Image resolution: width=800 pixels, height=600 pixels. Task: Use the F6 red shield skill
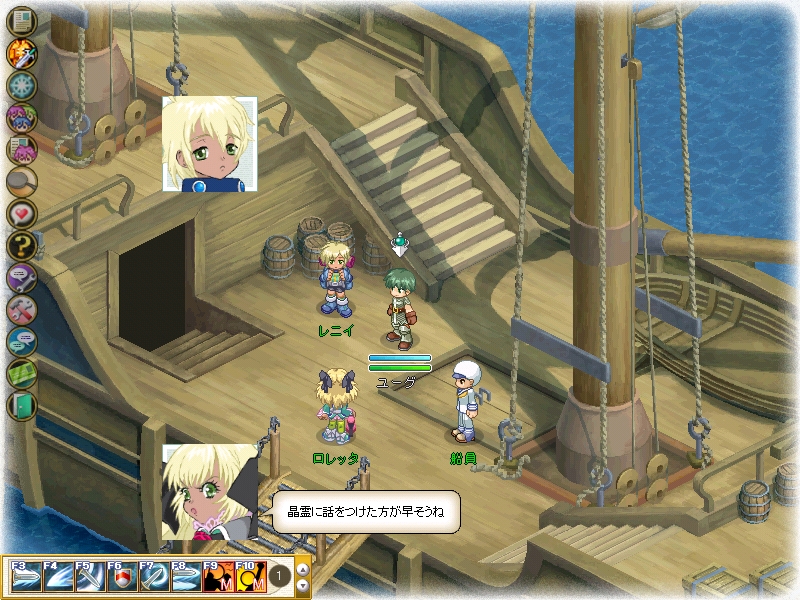122,578
